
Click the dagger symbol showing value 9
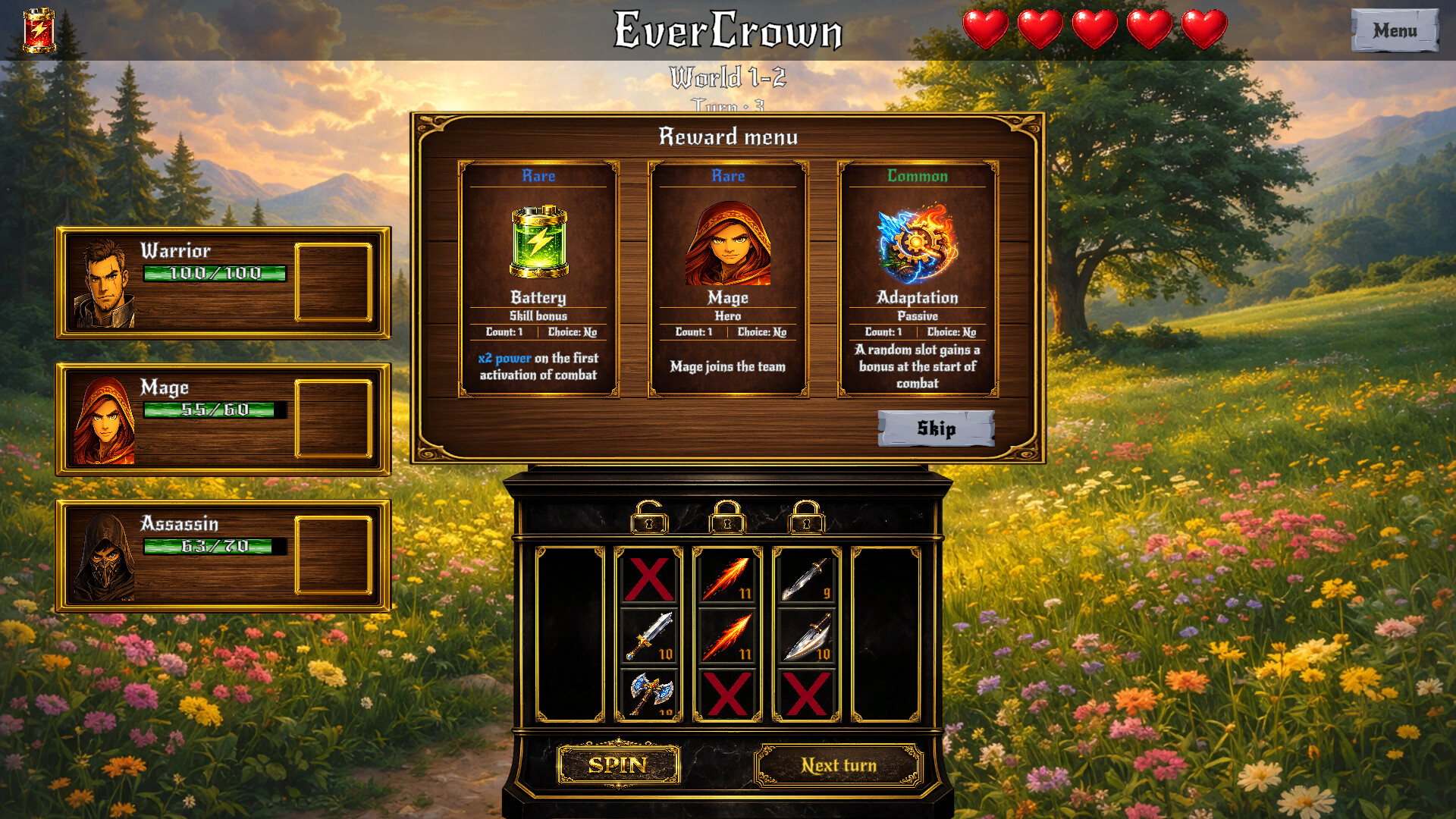(806, 580)
